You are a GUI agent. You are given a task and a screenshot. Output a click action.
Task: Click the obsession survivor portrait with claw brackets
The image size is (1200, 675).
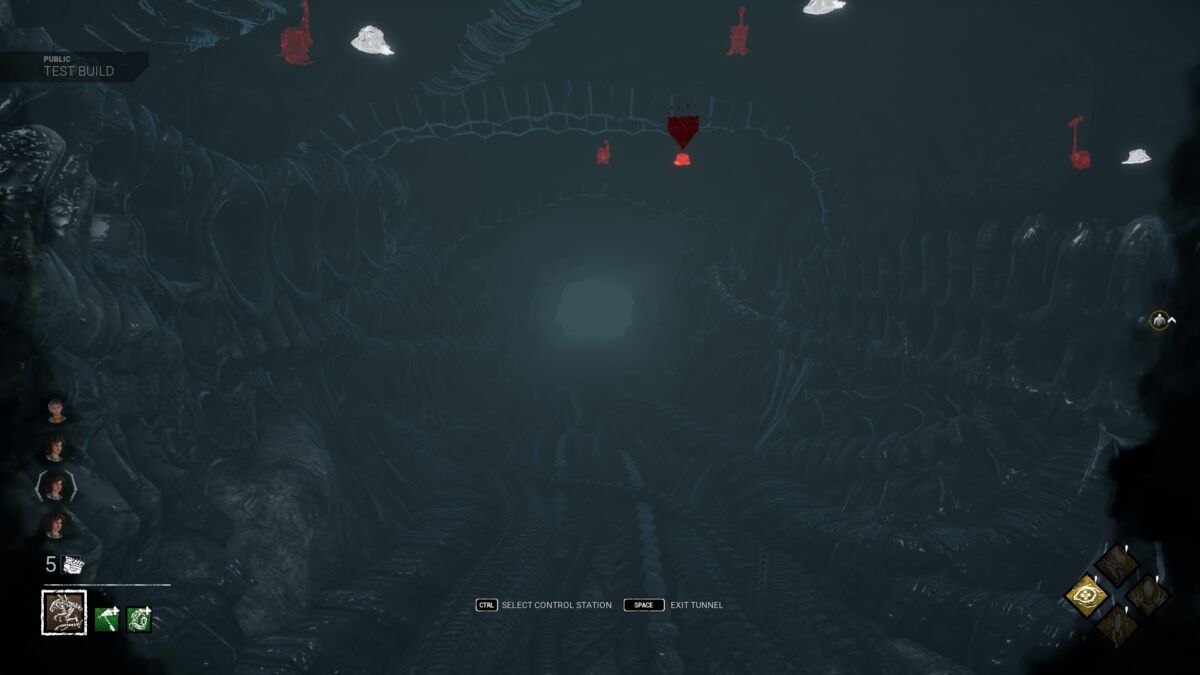point(56,486)
